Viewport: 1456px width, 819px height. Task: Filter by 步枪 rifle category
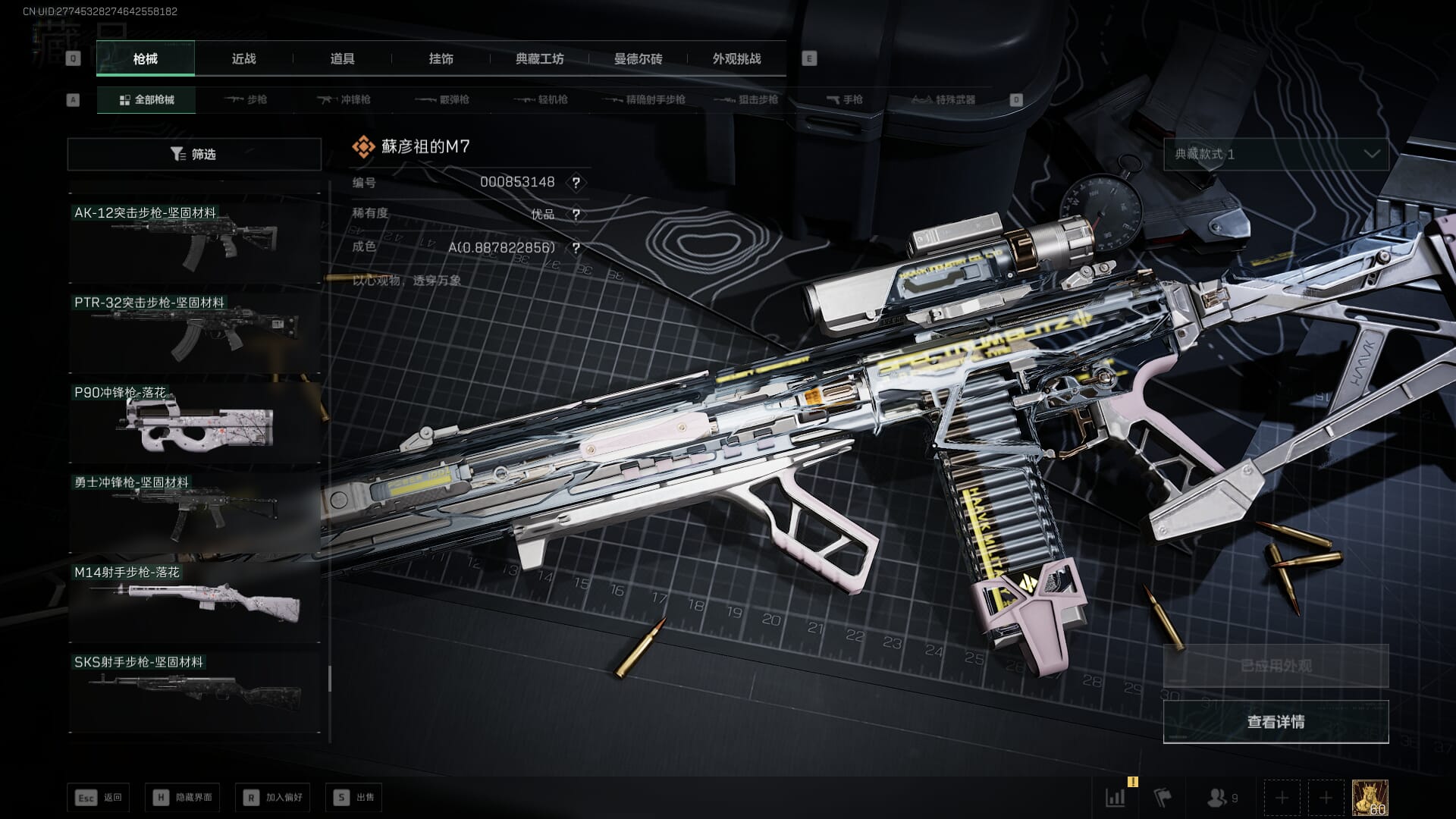click(246, 100)
